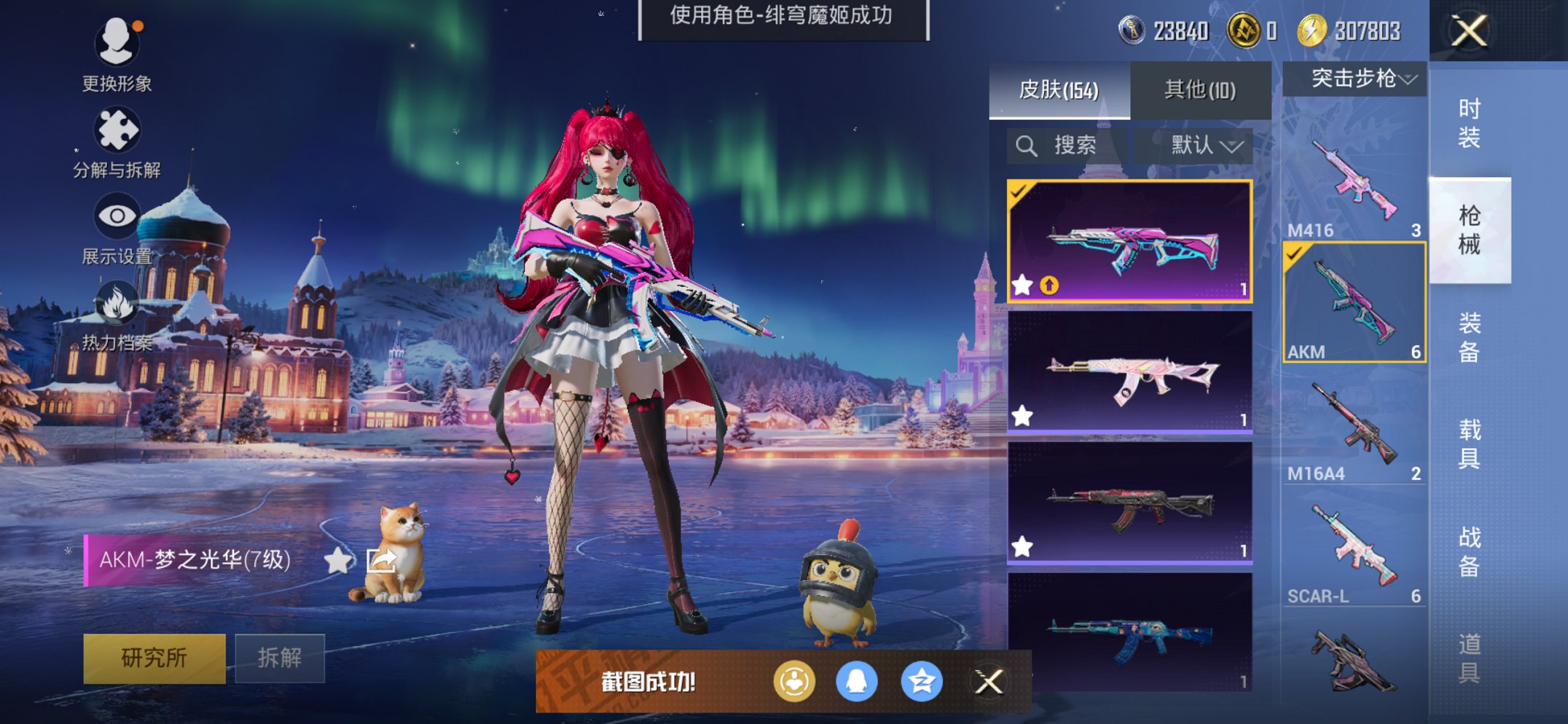The height and width of the screenshot is (724, 1568).
Task: Toggle star on second AKM skin thumbnail
Action: (1023, 414)
